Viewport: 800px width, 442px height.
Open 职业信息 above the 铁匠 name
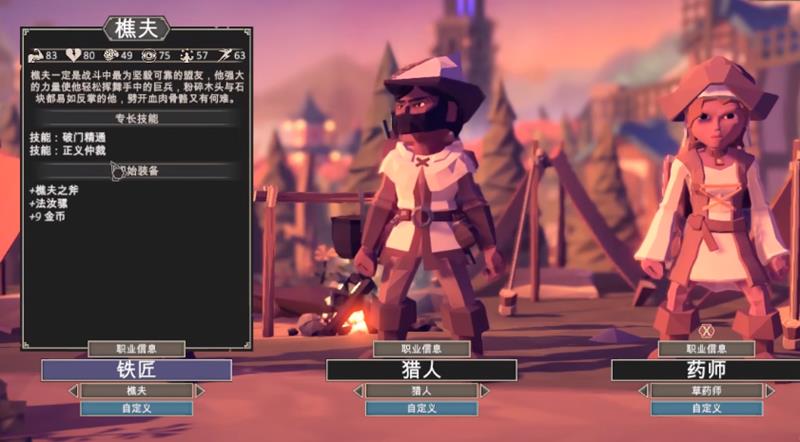[x=136, y=349]
